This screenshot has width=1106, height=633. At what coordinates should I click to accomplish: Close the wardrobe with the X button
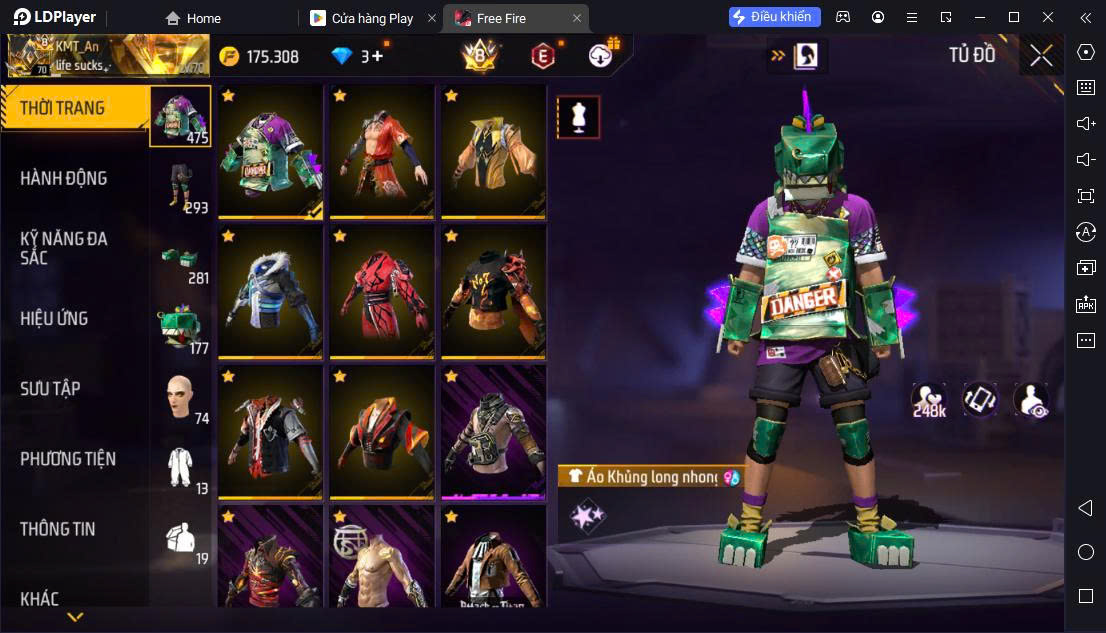pos(1041,55)
